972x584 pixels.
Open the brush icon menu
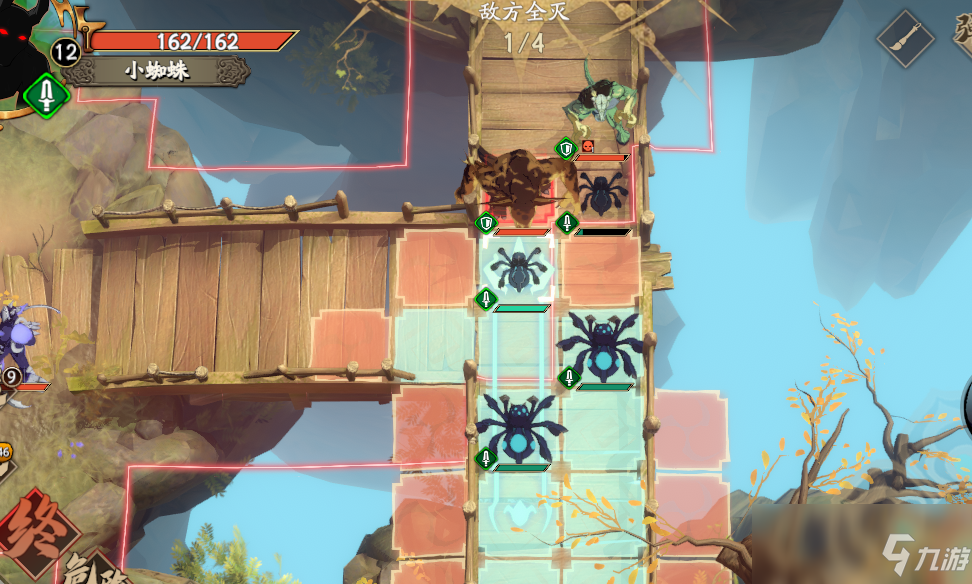point(905,39)
